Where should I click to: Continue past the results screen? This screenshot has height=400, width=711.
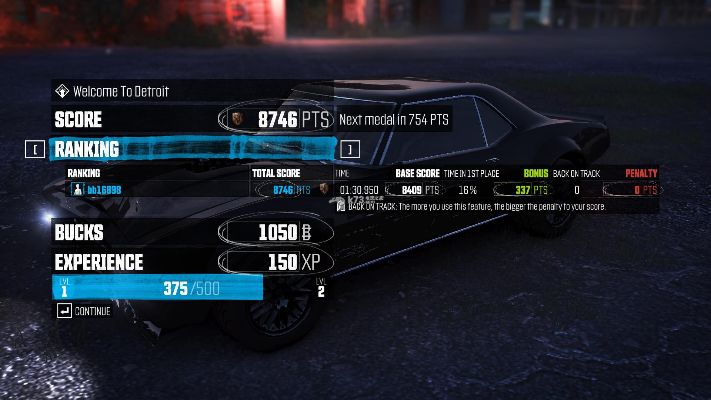click(x=85, y=311)
